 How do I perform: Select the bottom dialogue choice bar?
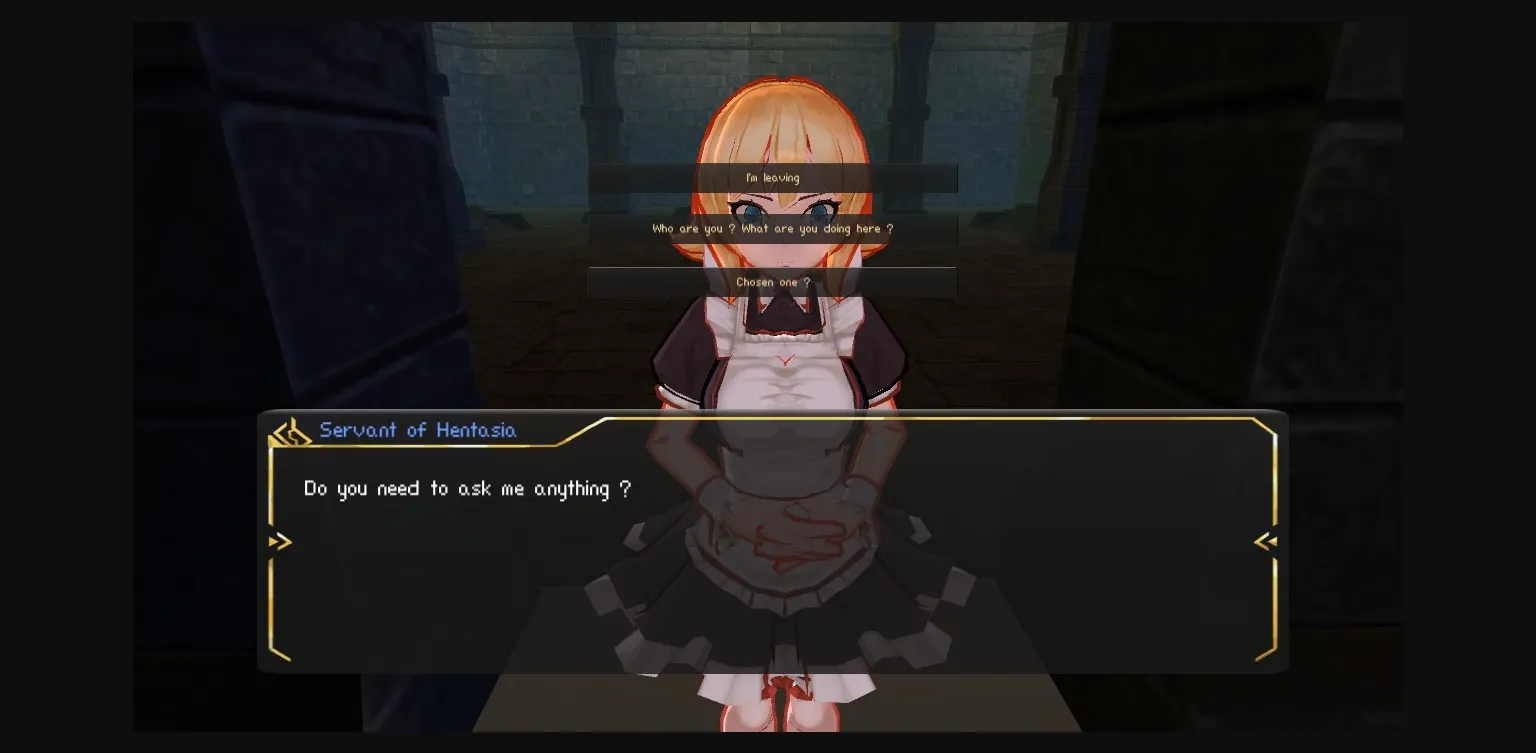[x=770, y=281]
